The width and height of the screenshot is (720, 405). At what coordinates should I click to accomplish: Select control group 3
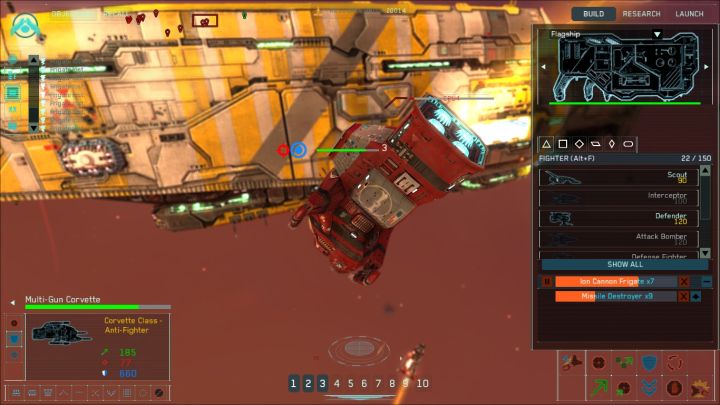point(322,383)
